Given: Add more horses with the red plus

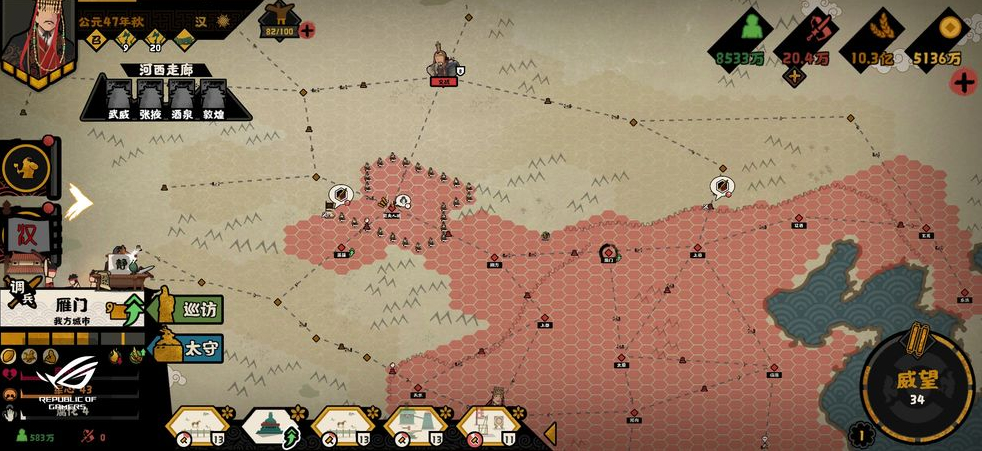Looking at the screenshot, I should 307,29.
